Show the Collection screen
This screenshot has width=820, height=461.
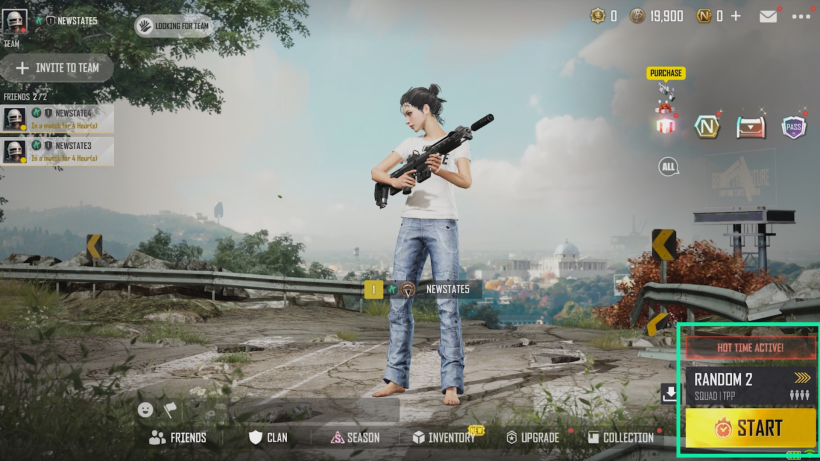[x=621, y=437]
